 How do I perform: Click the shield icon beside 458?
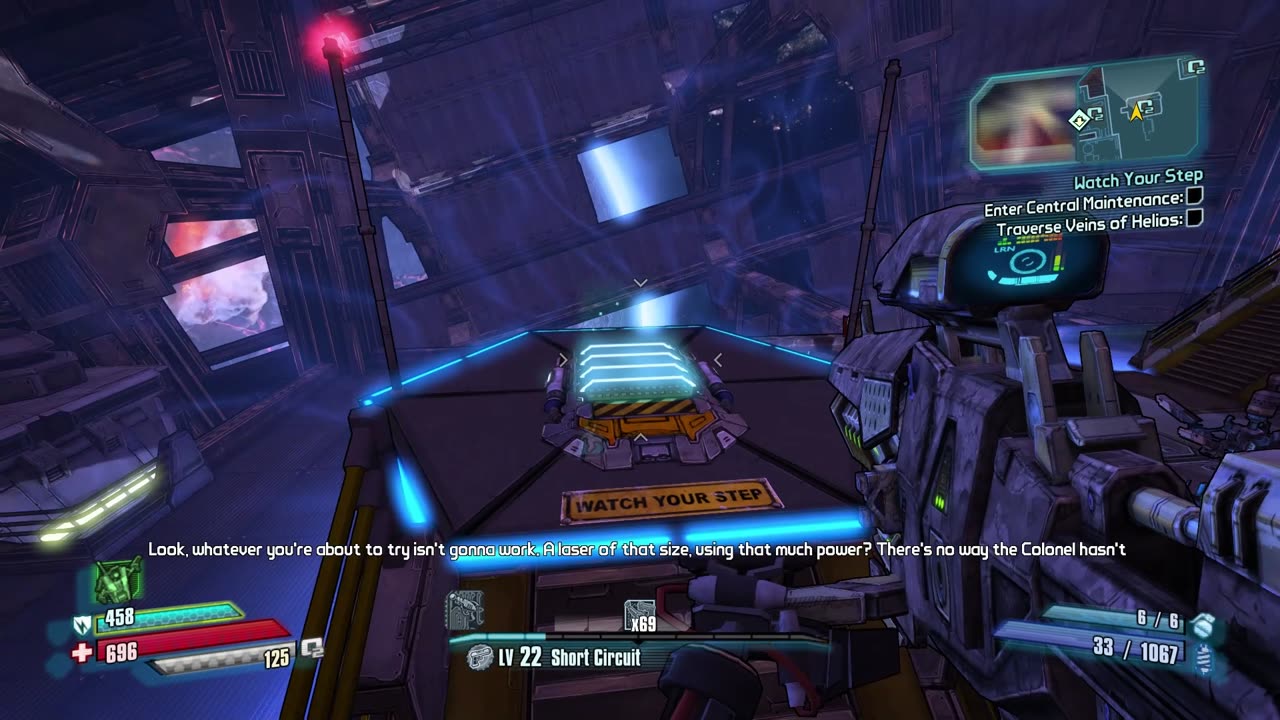(84, 625)
